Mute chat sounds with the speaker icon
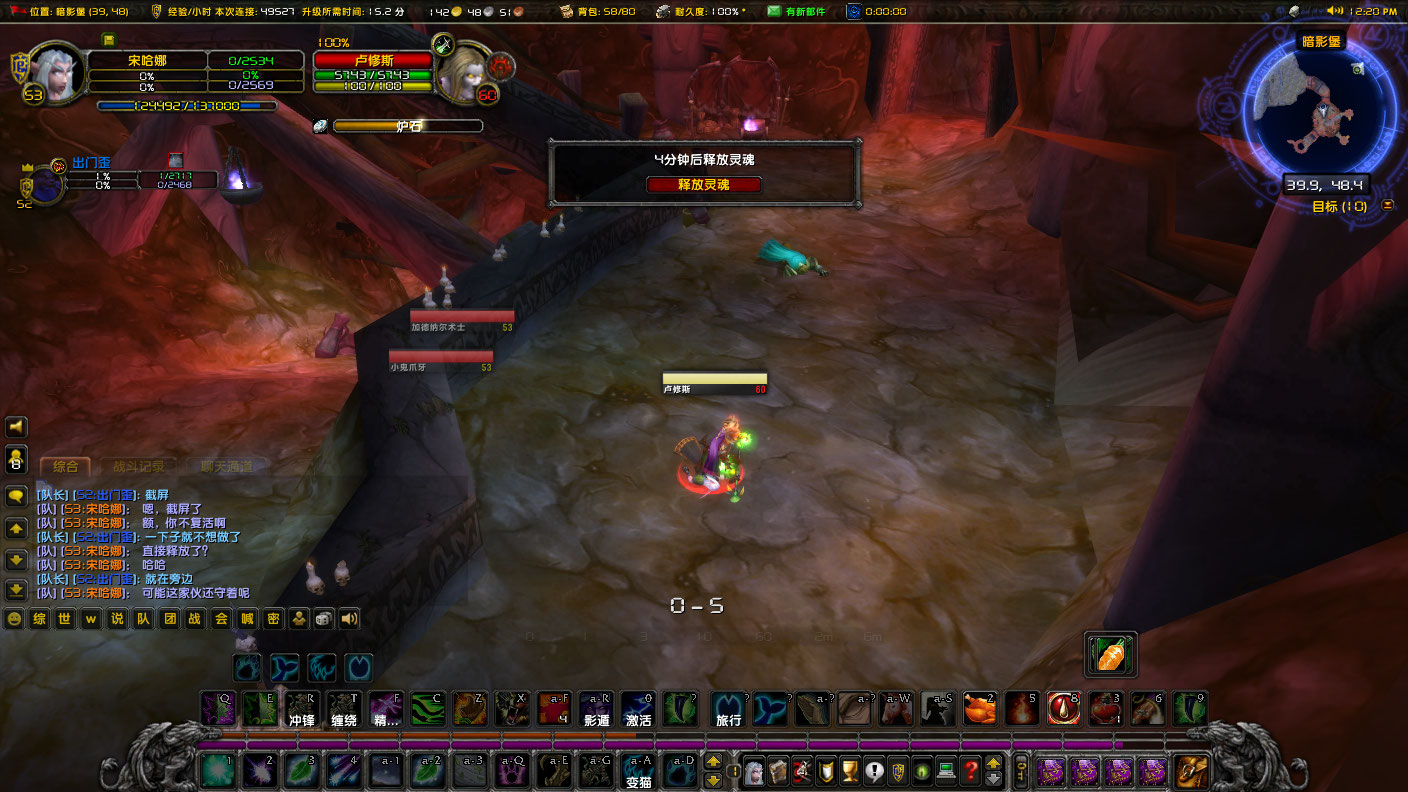The height and width of the screenshot is (792, 1408). coord(348,618)
